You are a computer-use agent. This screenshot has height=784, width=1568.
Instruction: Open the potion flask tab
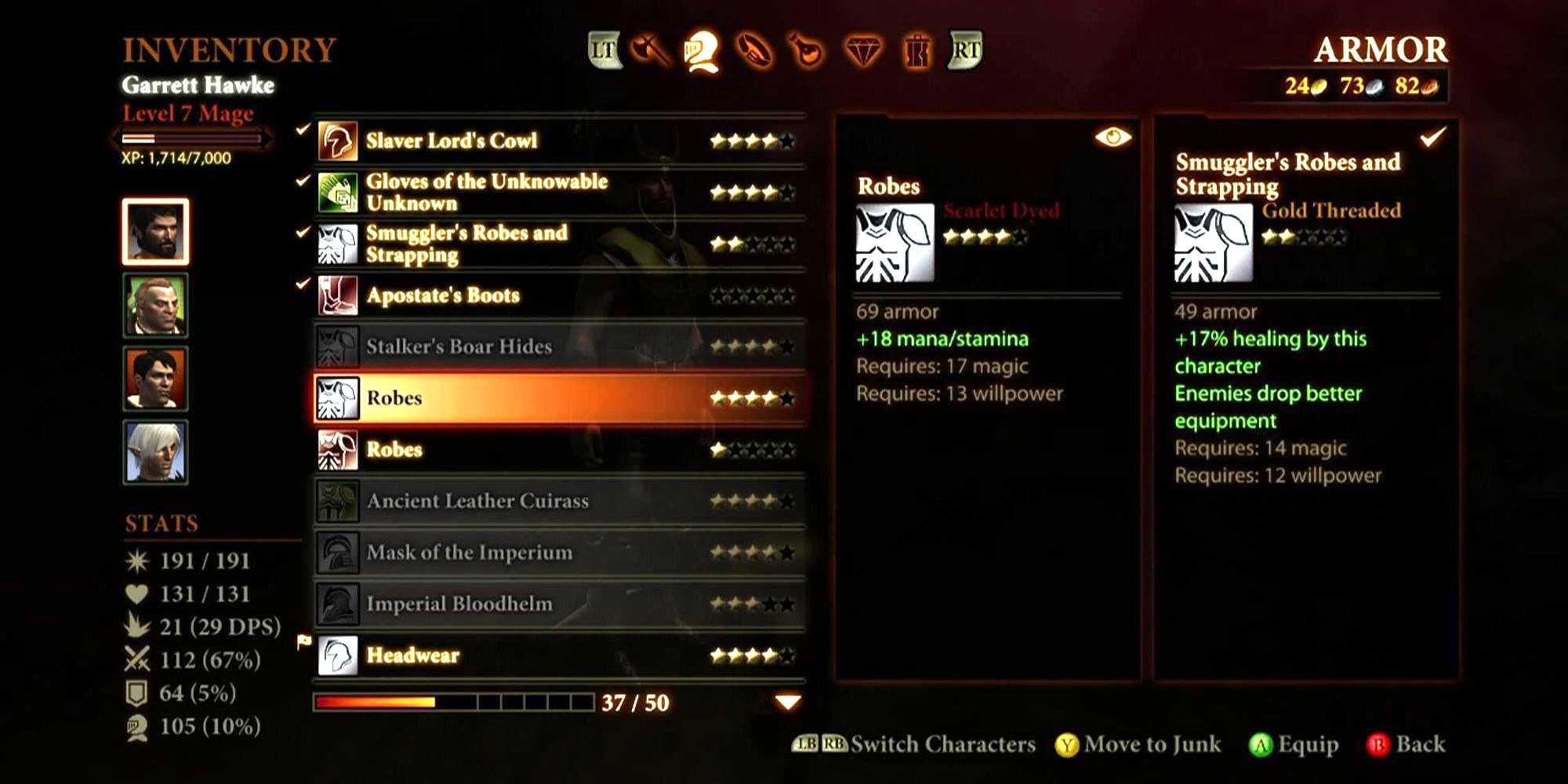click(x=808, y=52)
